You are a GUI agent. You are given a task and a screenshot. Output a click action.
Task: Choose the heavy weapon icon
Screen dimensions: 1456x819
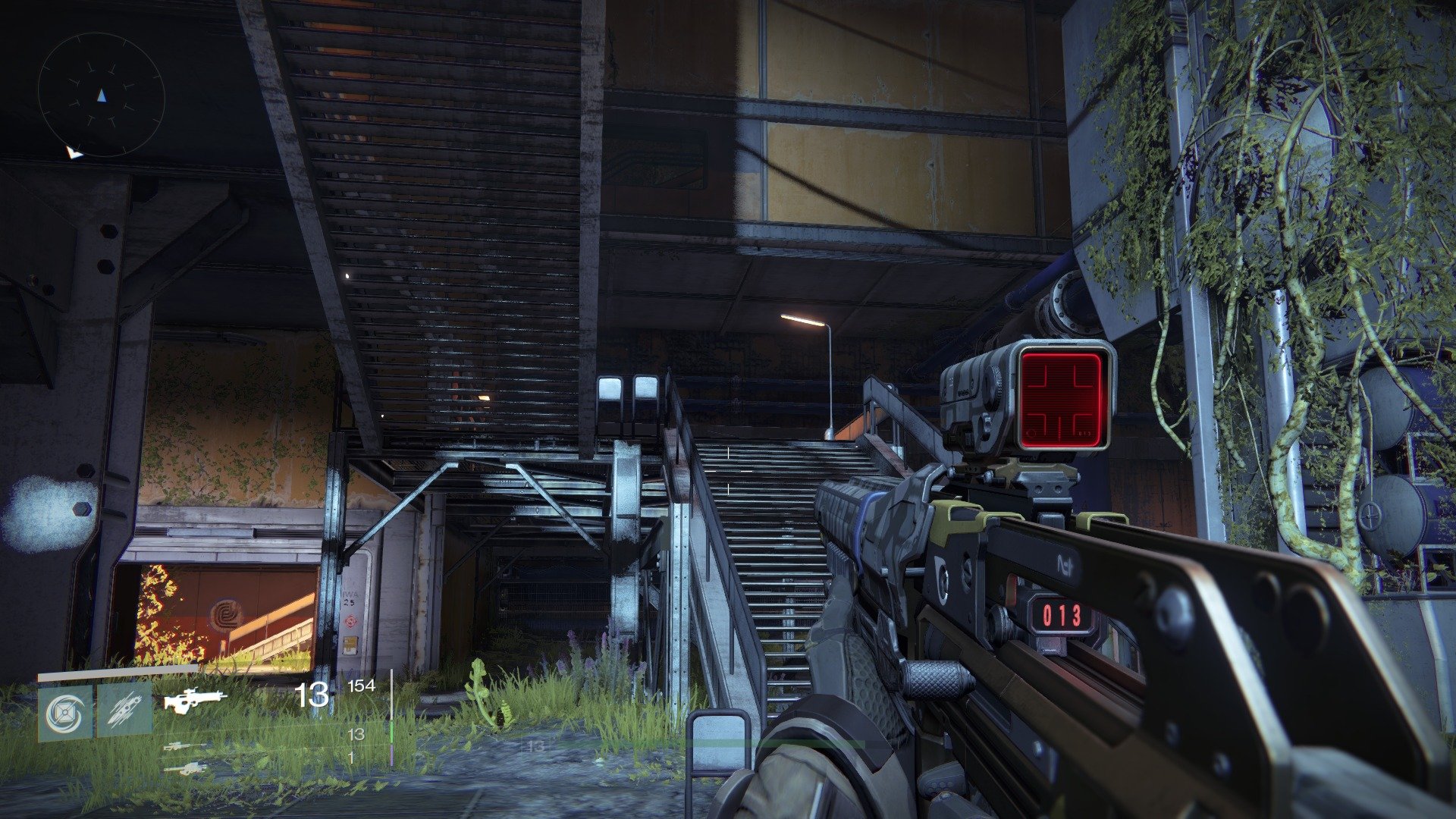tap(186, 768)
